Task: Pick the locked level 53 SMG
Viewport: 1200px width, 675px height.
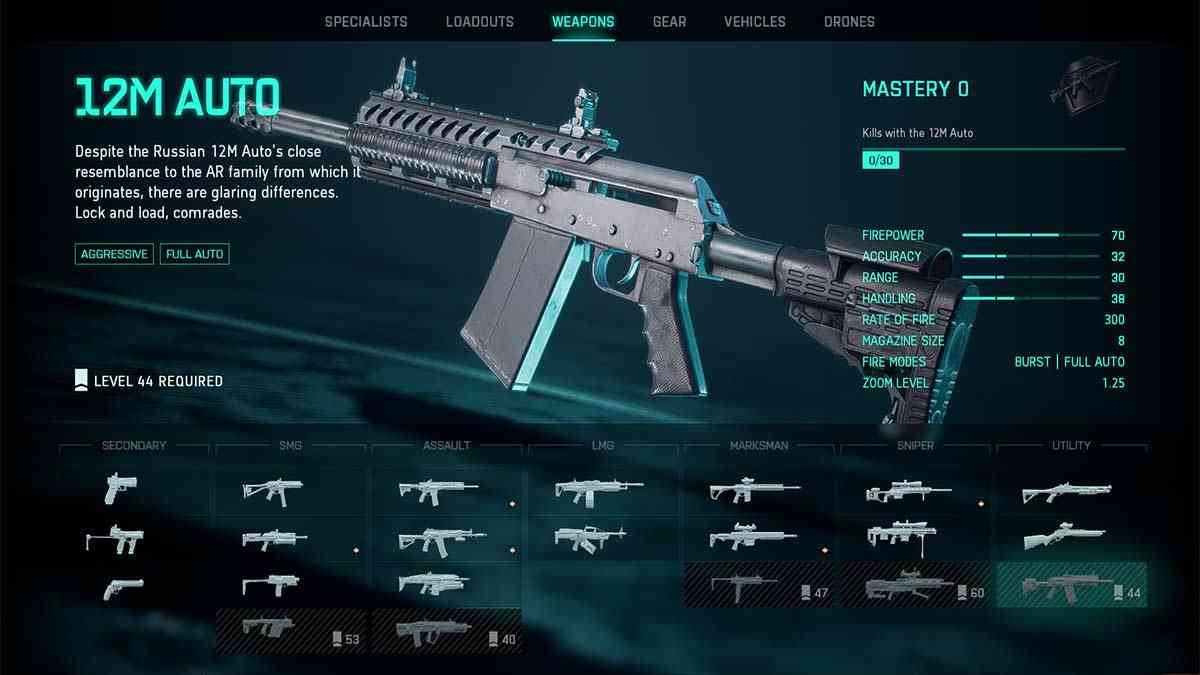Action: coord(291,631)
